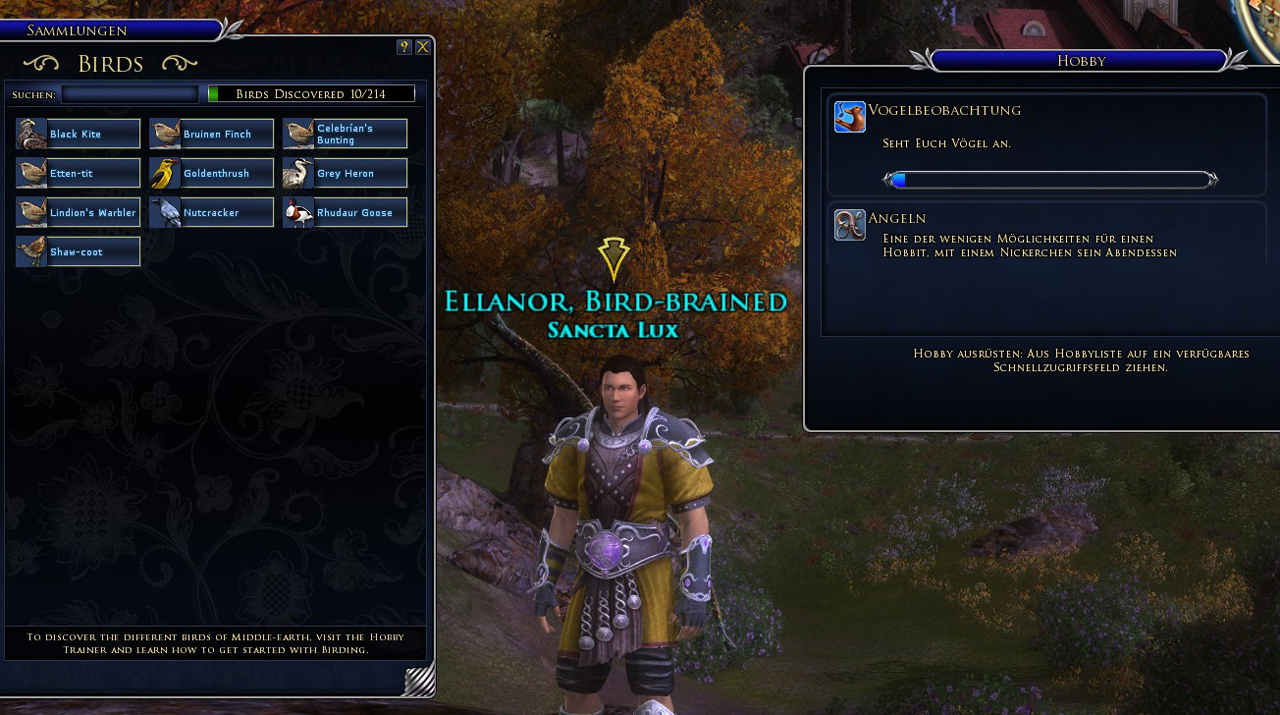Pick the Etten-tit bird entry
The height and width of the screenshot is (715, 1280).
[x=78, y=173]
